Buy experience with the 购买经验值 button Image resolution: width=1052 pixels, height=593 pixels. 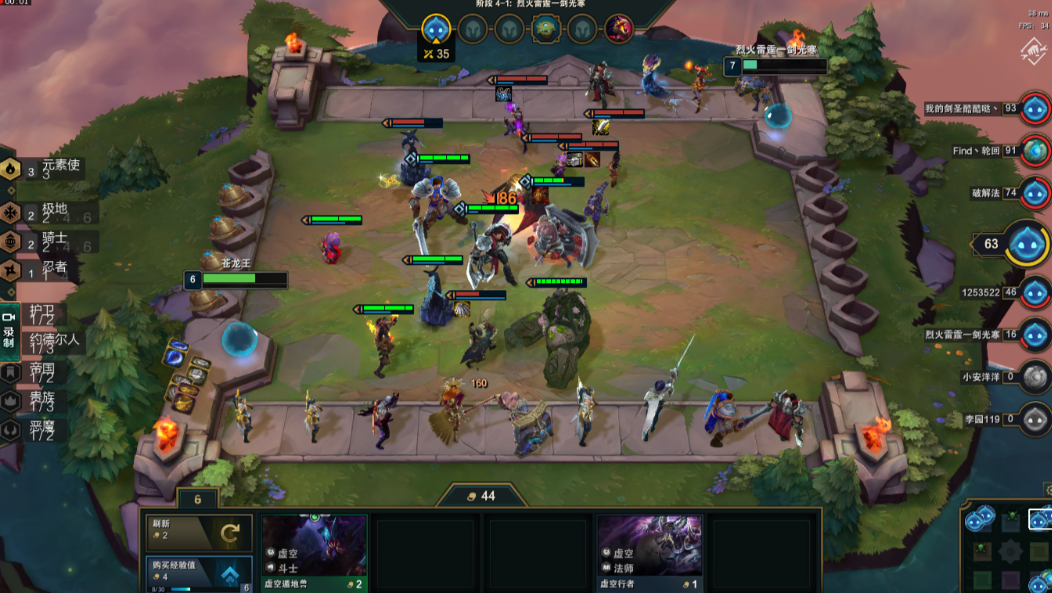click(x=199, y=574)
